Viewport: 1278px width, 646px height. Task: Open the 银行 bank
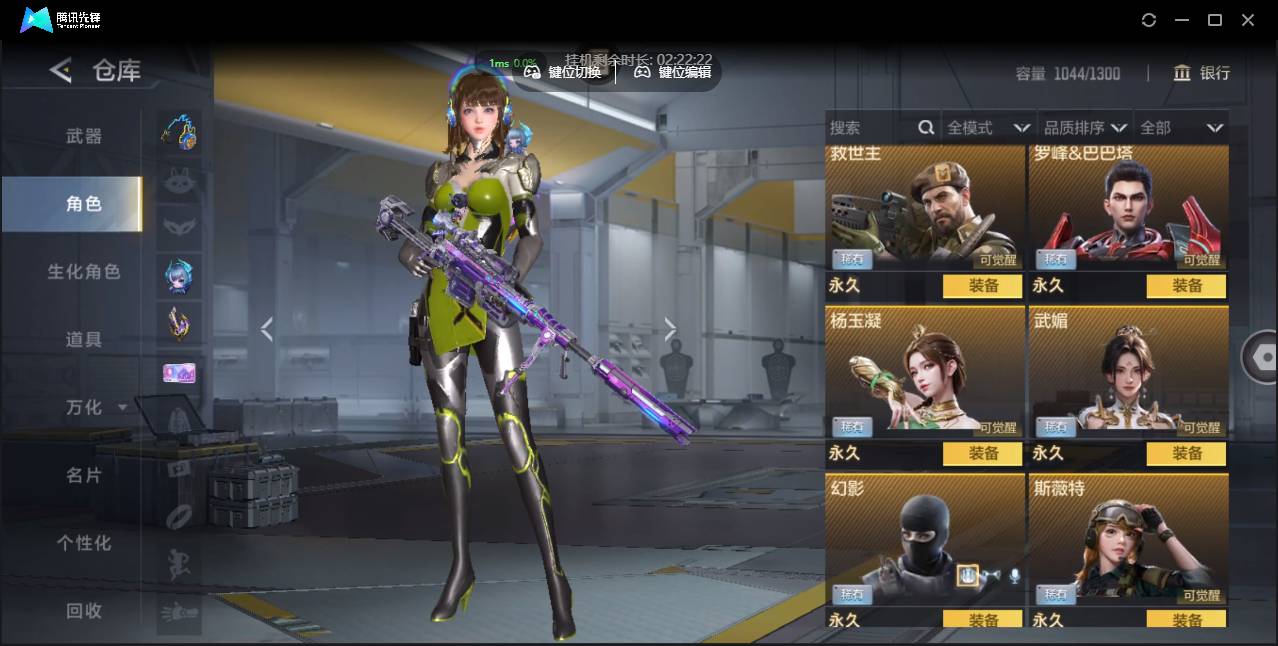(x=1202, y=73)
